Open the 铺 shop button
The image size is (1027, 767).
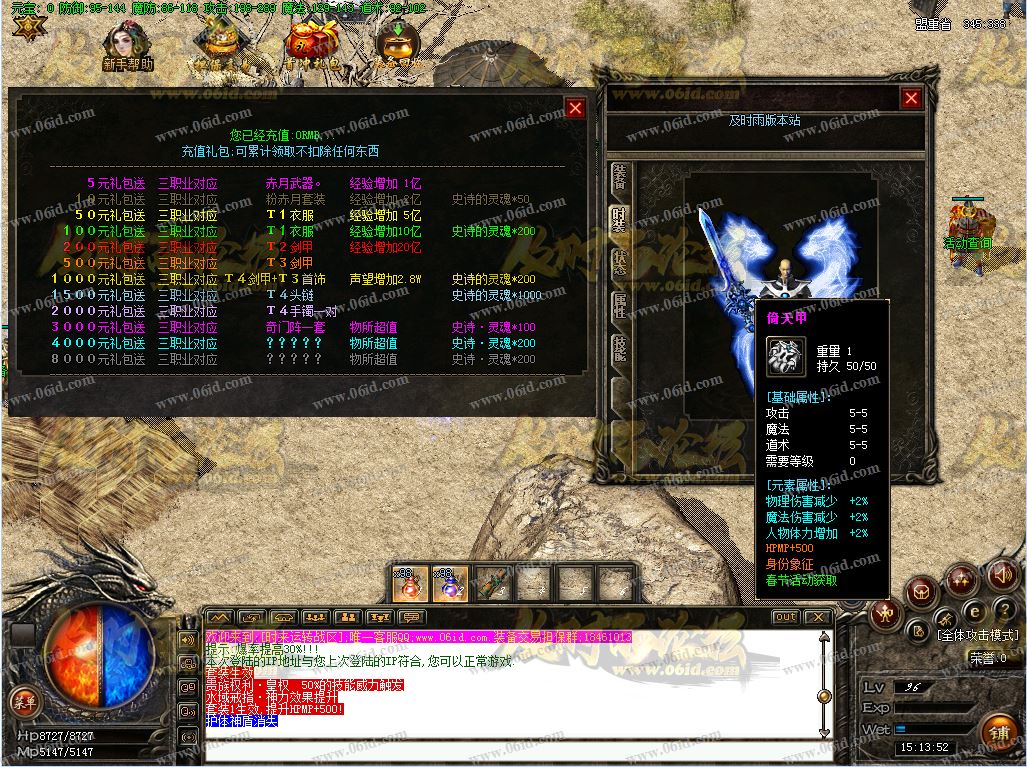click(x=1000, y=733)
